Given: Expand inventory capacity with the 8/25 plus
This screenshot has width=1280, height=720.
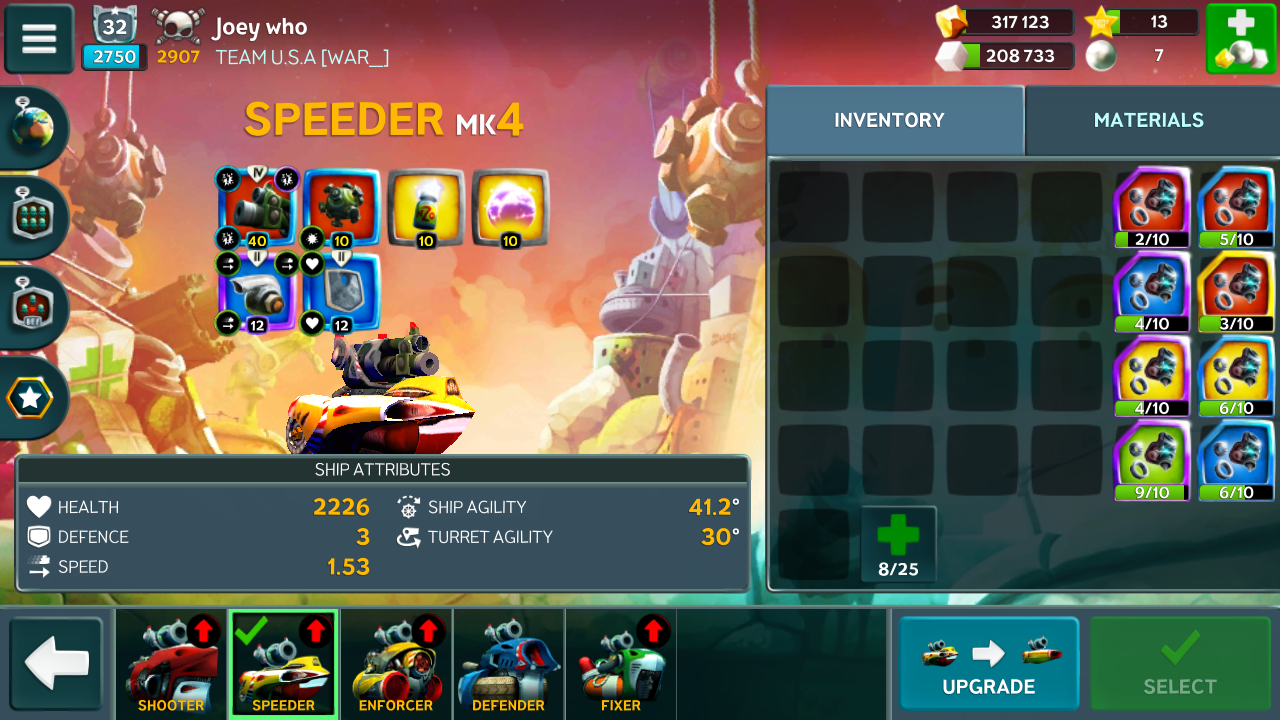Looking at the screenshot, I should click(x=898, y=544).
